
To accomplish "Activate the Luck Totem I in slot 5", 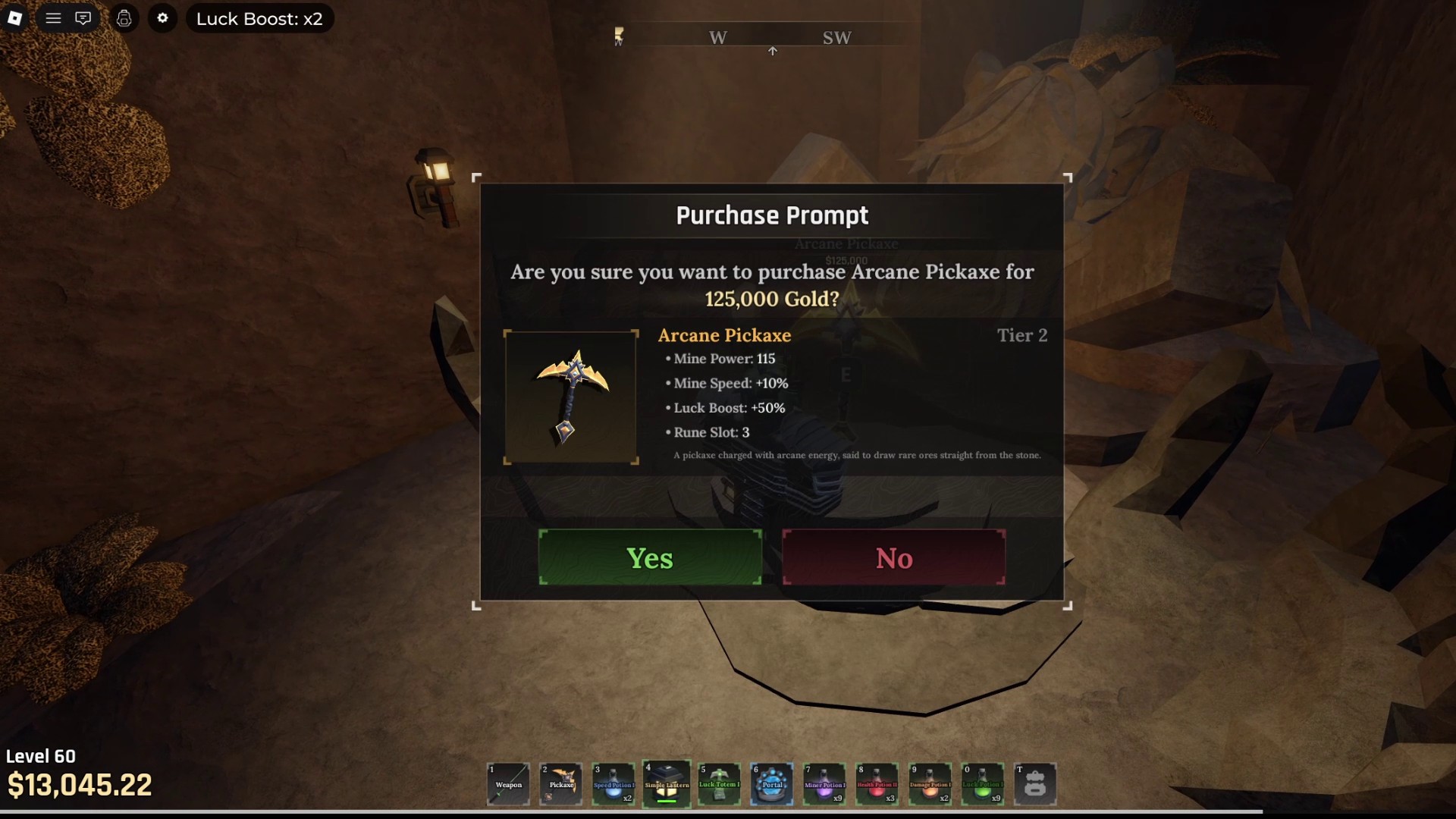I will point(719,784).
